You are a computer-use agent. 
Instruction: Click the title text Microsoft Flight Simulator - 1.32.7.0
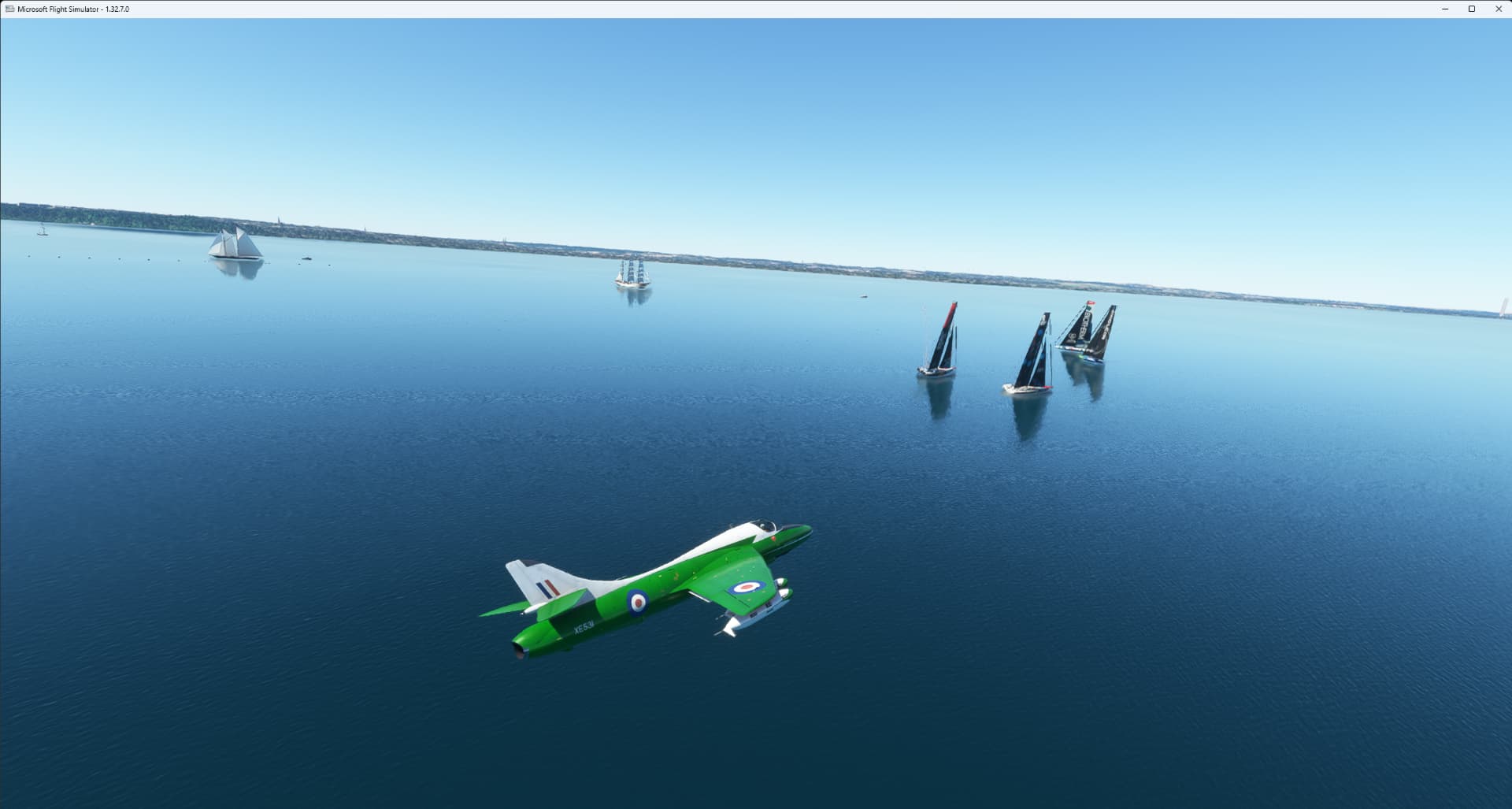75,9
